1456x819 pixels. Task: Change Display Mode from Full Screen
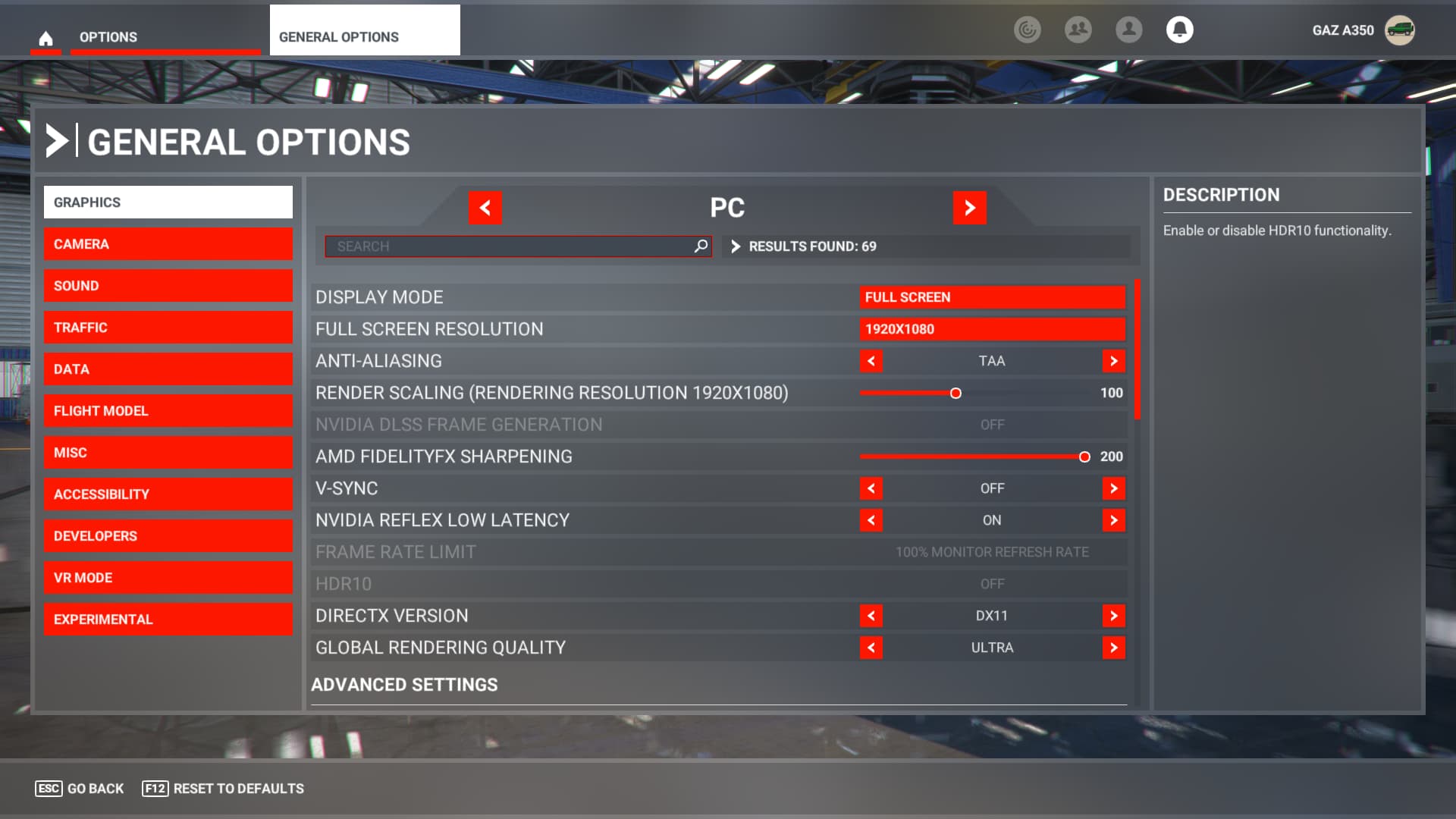pos(993,297)
